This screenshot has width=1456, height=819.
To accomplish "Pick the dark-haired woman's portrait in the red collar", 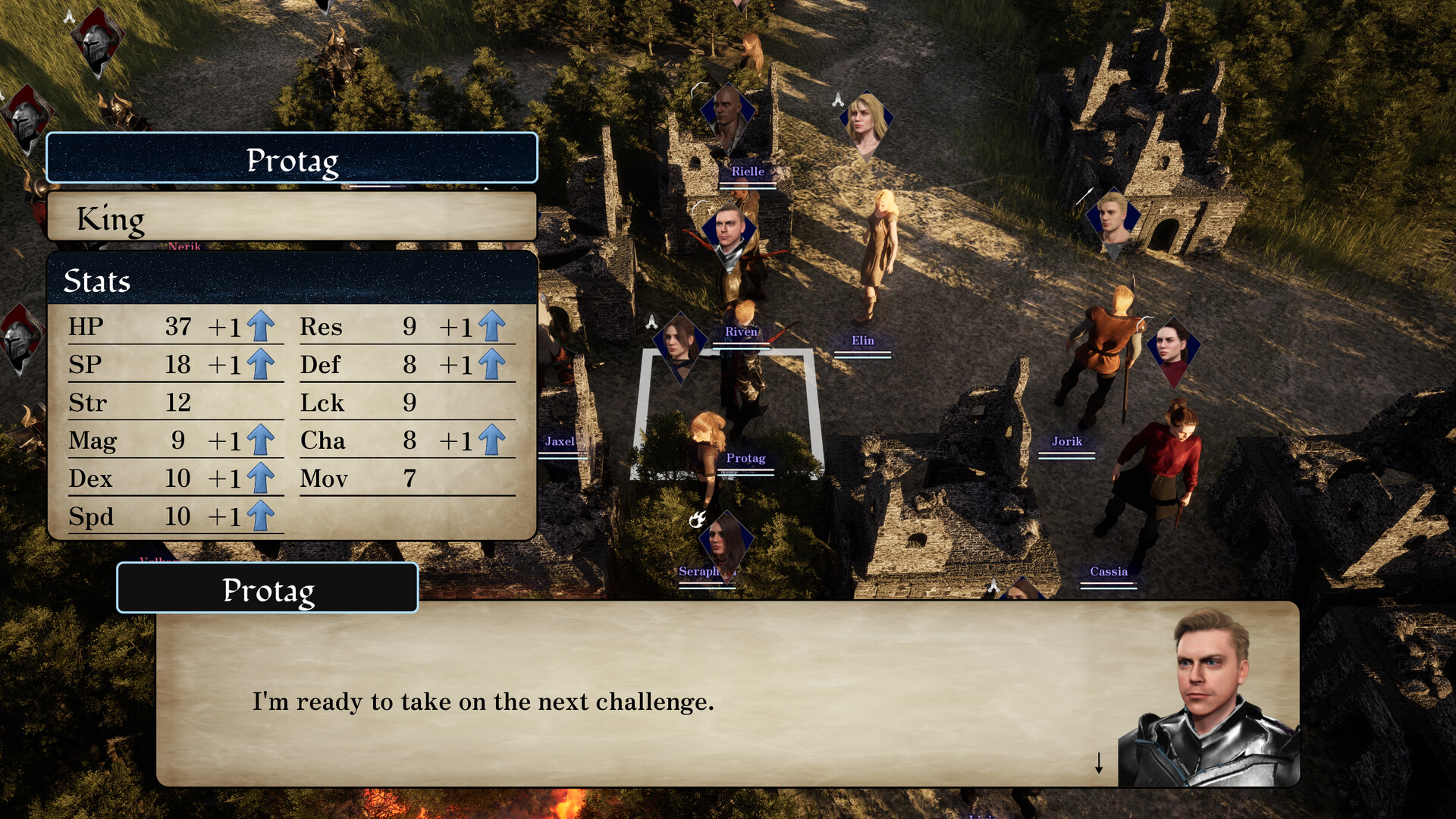I will [x=1172, y=348].
